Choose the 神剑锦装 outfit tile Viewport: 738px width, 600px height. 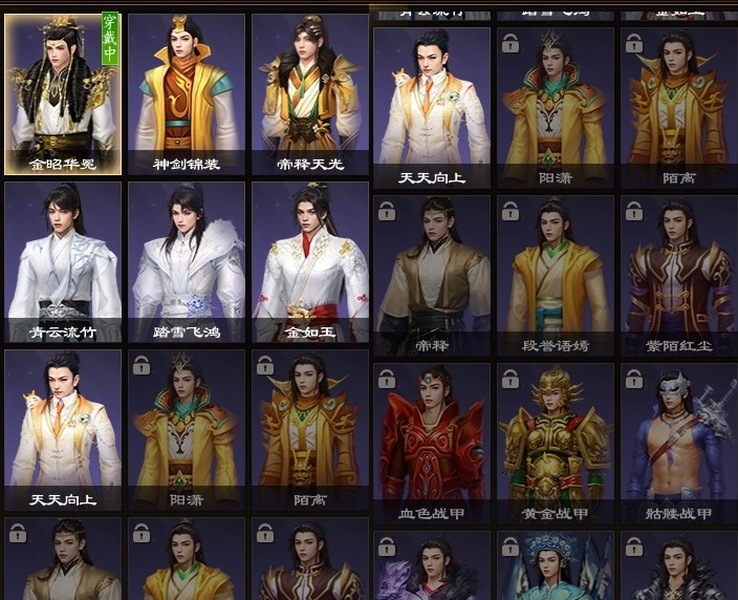pyautogui.click(x=187, y=94)
